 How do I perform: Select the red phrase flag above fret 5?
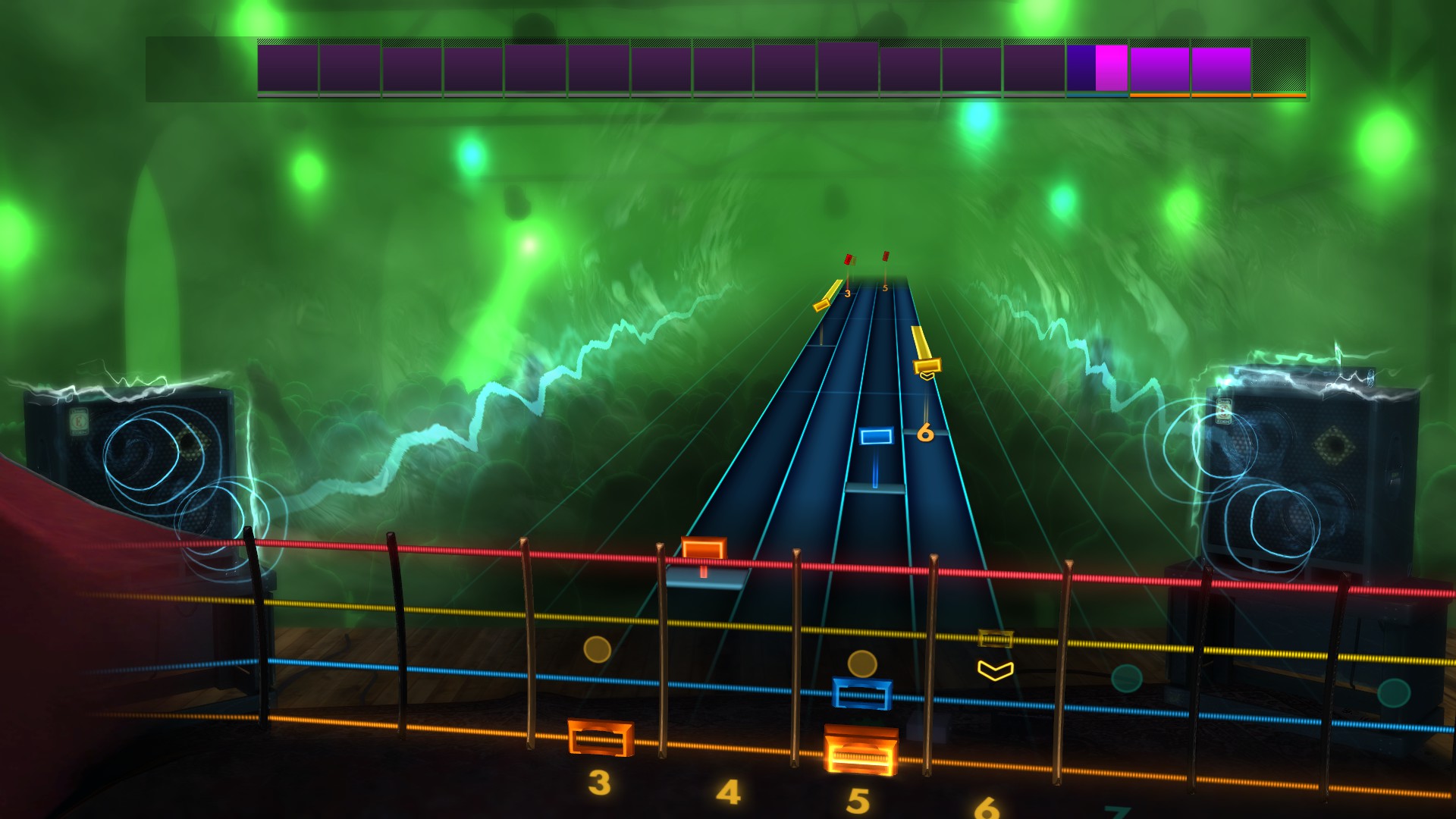click(885, 258)
